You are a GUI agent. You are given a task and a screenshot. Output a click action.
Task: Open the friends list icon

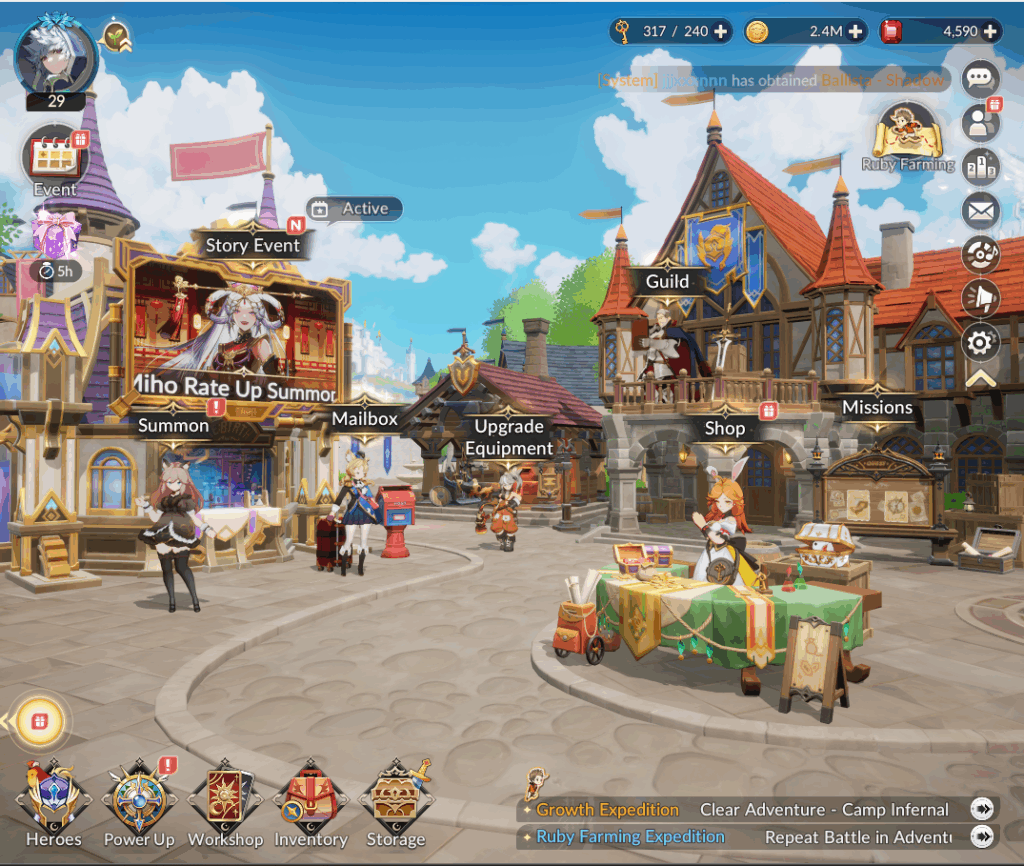point(980,122)
